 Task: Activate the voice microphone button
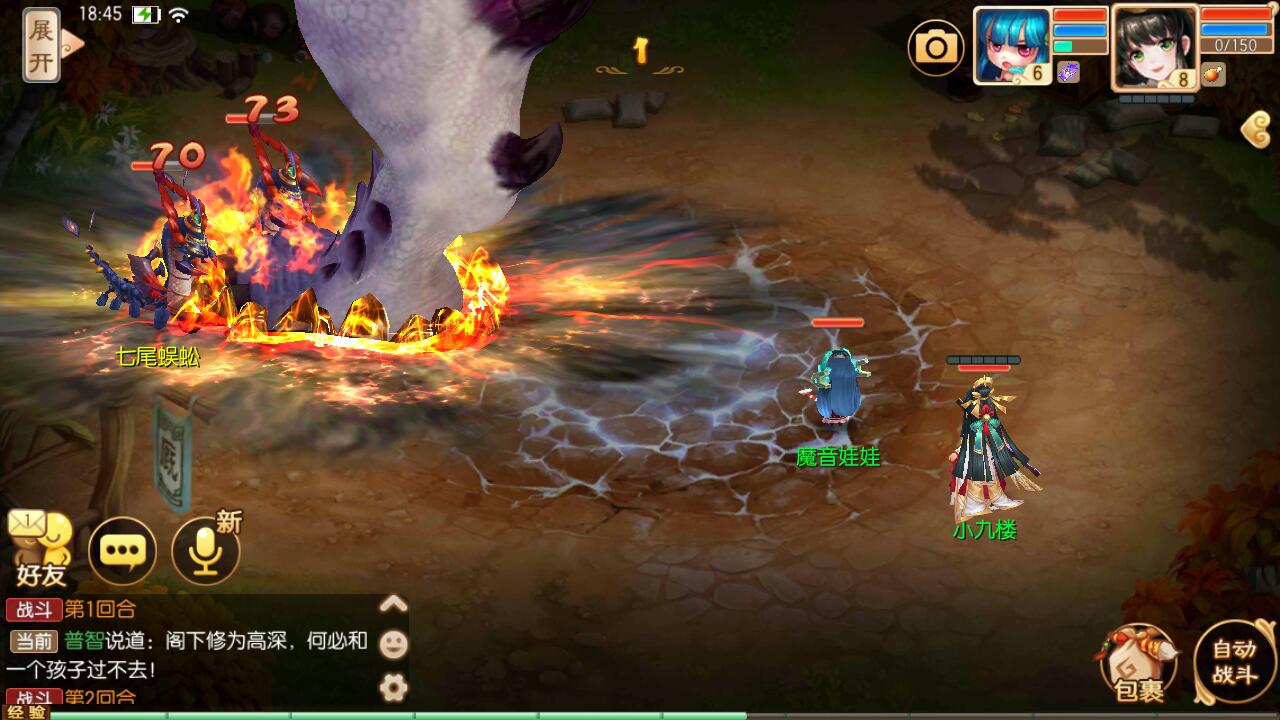[205, 550]
